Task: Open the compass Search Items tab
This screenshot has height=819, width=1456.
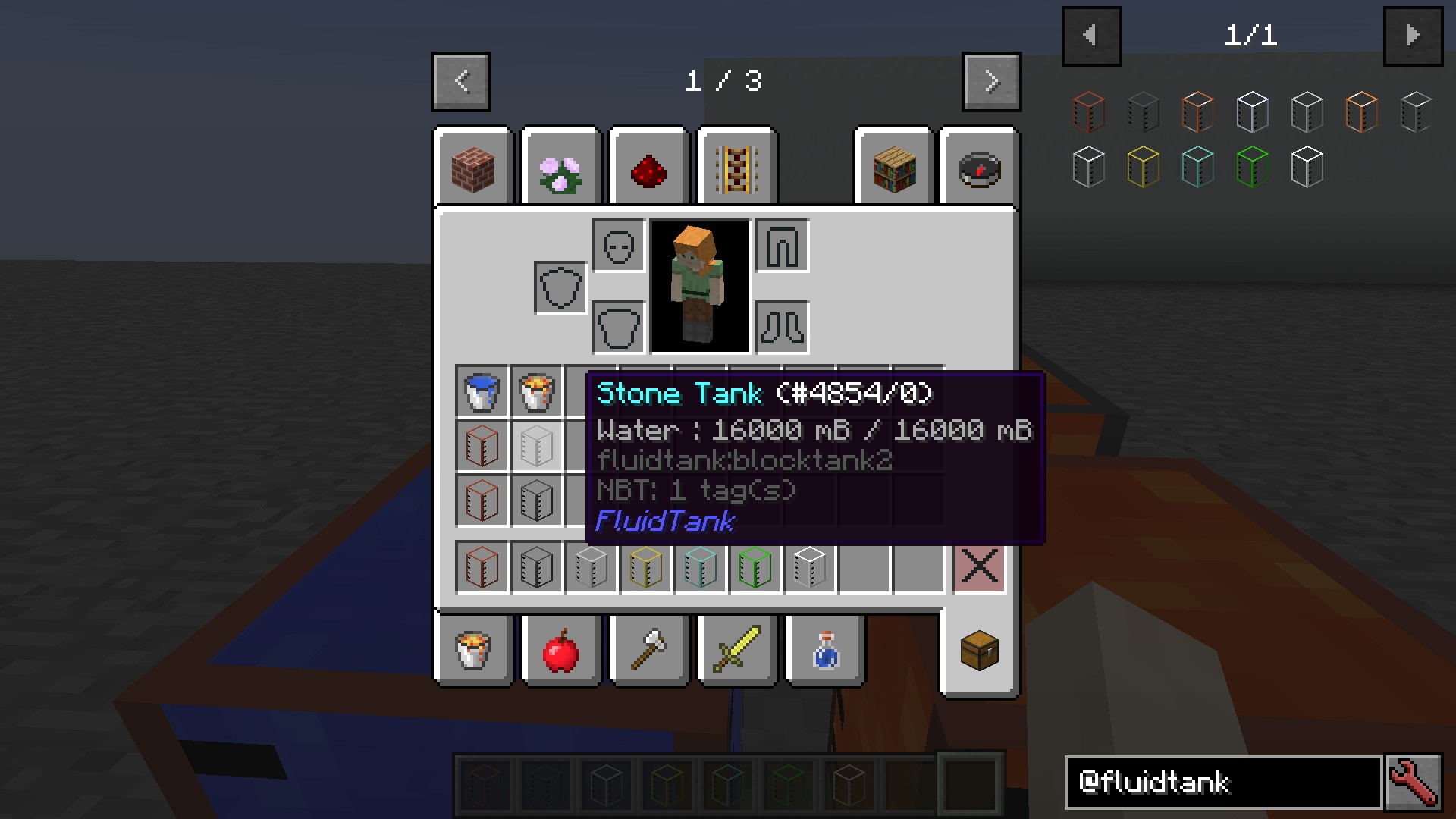Action: tap(979, 168)
